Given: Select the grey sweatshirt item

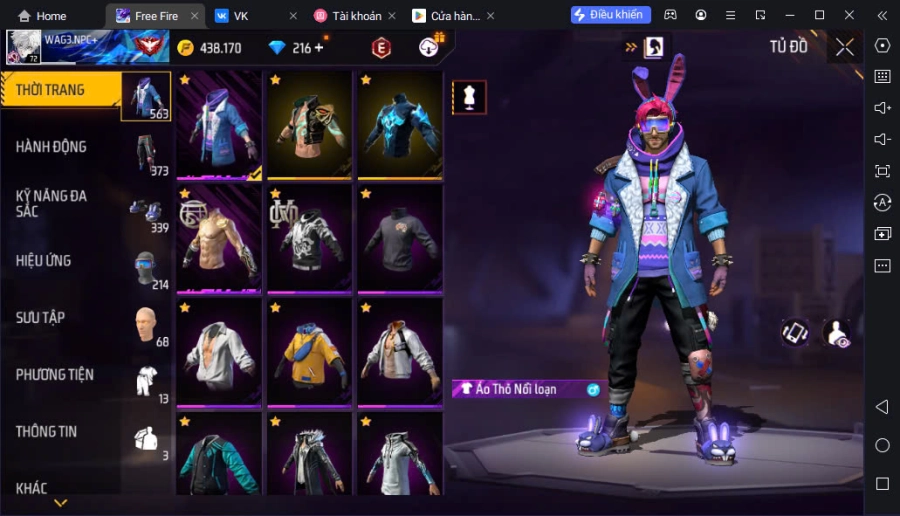Looking at the screenshot, I should 400,239.
